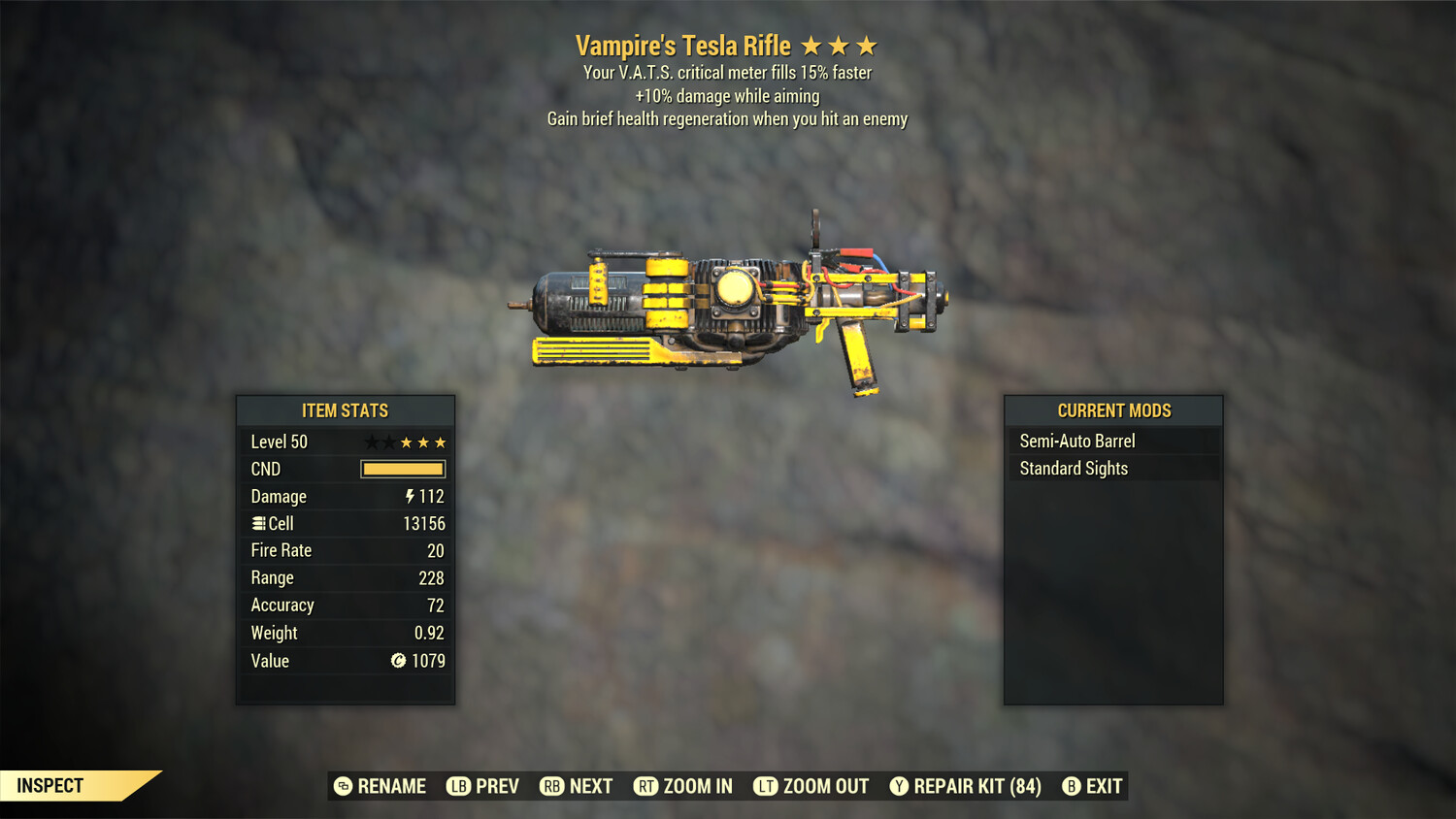1456x819 pixels.
Task: Click the rename swap icon beside RENAME
Action: click(x=342, y=786)
